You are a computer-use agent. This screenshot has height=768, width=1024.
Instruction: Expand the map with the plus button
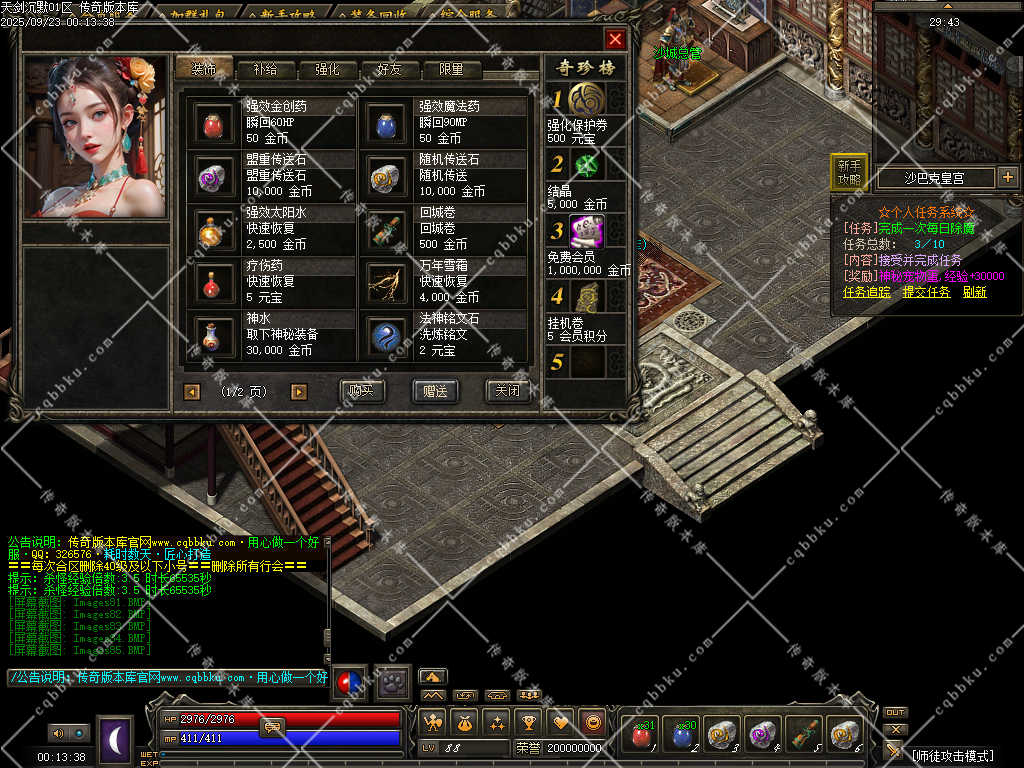[1007, 178]
